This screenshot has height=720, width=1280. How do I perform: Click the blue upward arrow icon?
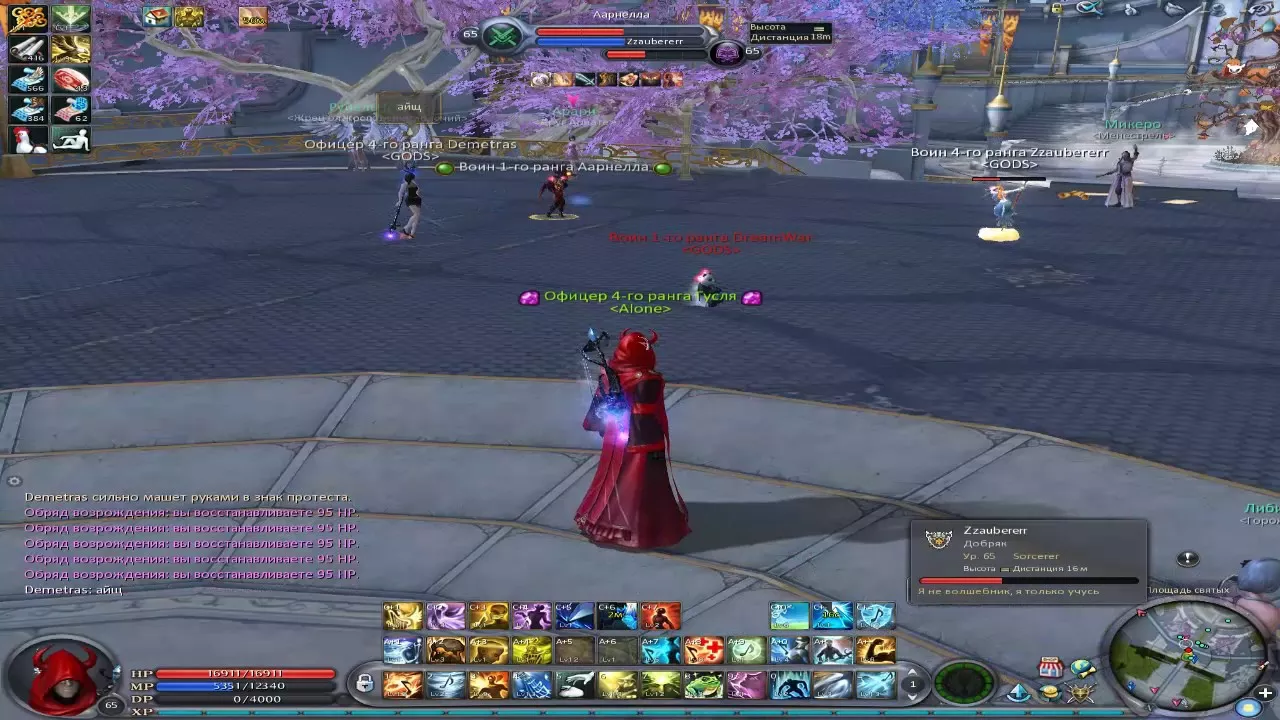point(1018,692)
